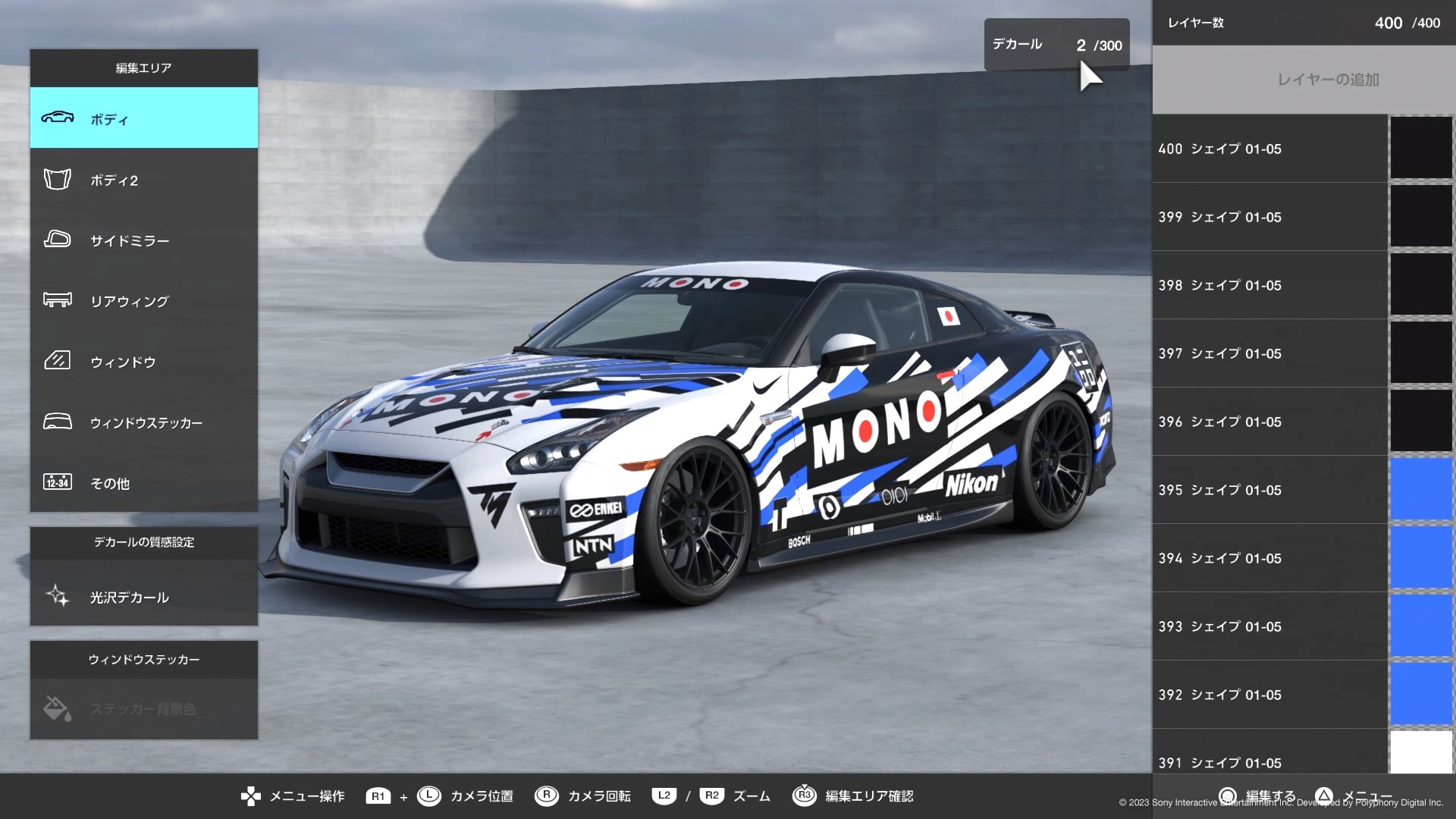Select layer 392 シェイプ 01-05
Screen dimensions: 1456x819
(1268, 695)
